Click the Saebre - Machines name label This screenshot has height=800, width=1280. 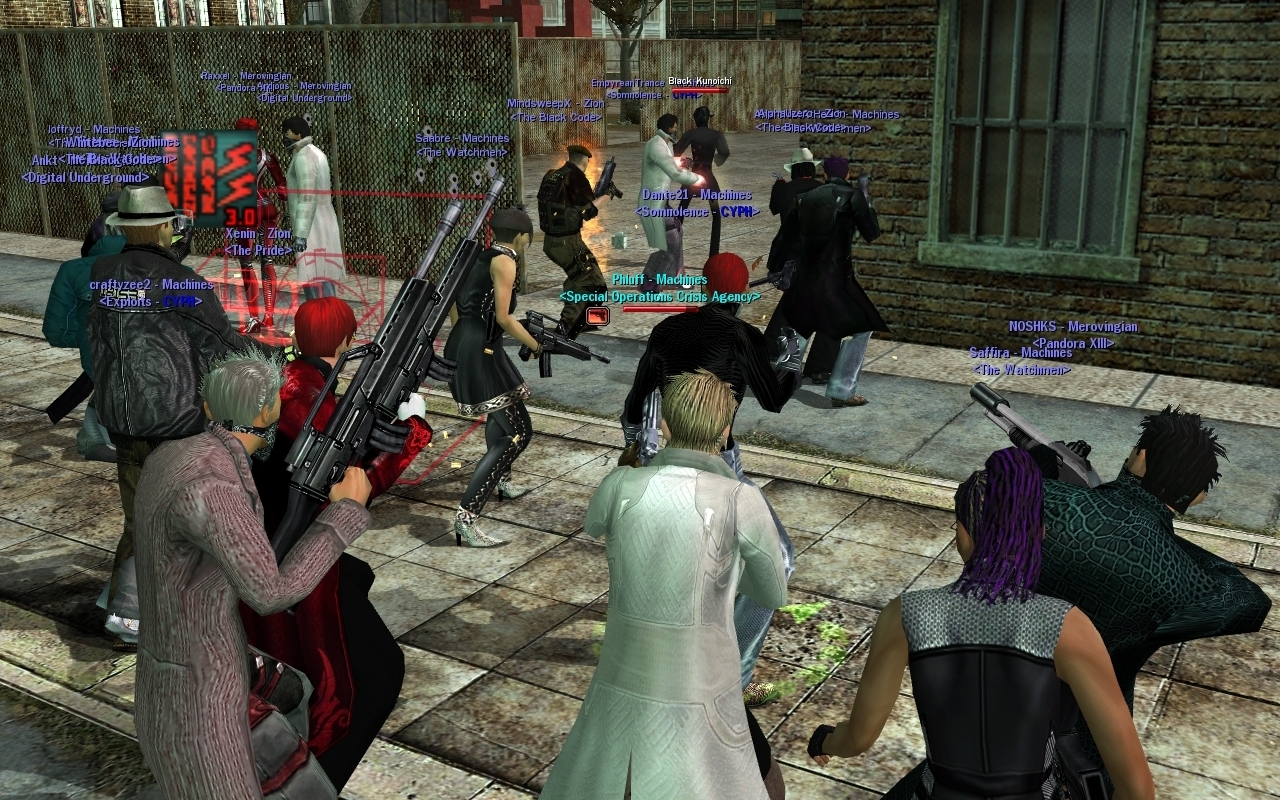pyautogui.click(x=462, y=138)
